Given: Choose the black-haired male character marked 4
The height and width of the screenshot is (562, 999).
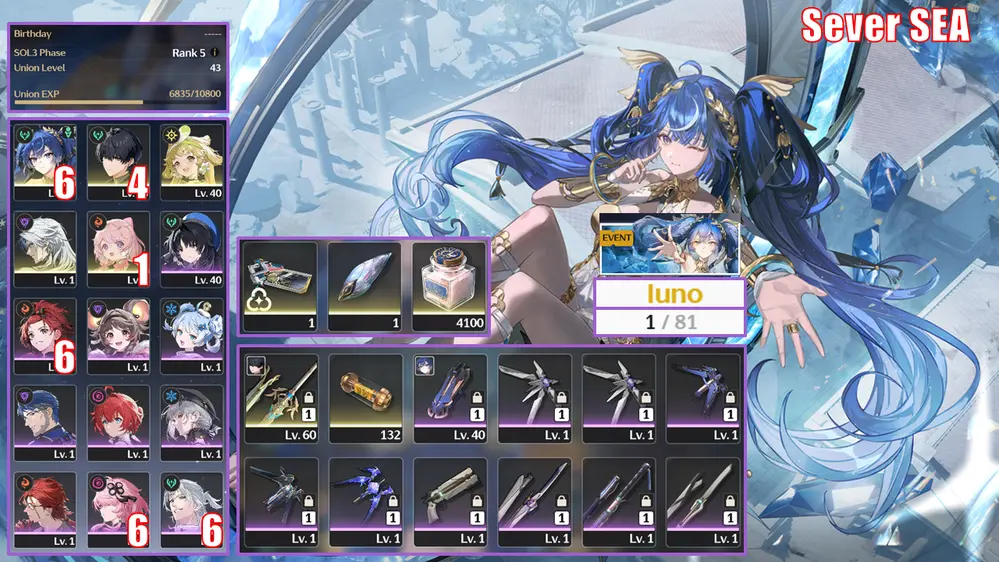Looking at the screenshot, I should 118,161.
